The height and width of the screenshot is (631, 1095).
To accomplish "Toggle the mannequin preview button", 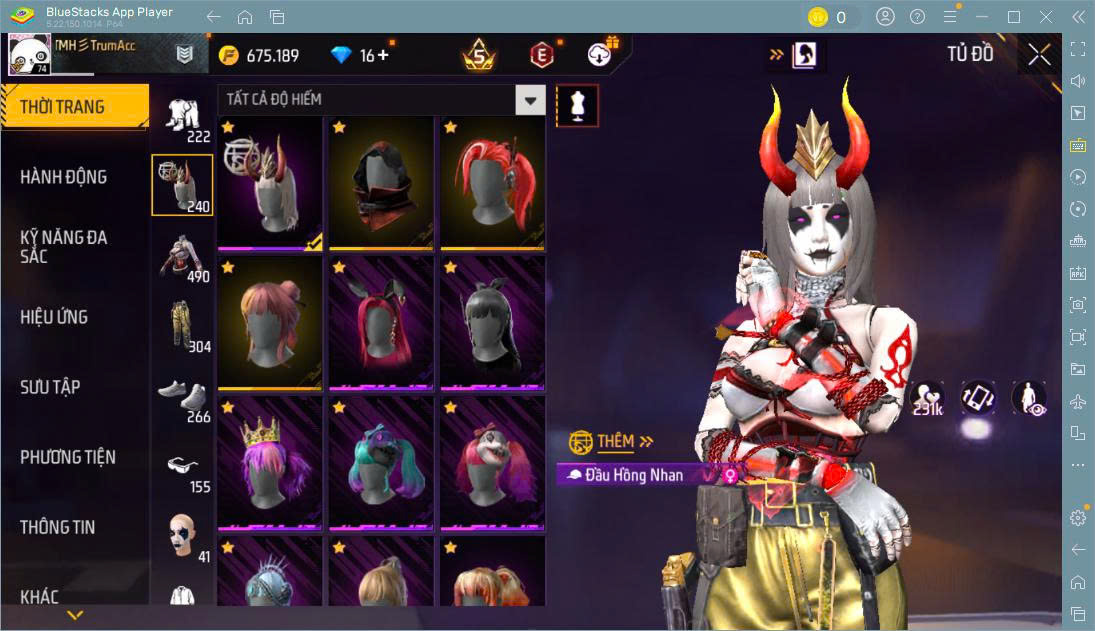I will pos(577,105).
